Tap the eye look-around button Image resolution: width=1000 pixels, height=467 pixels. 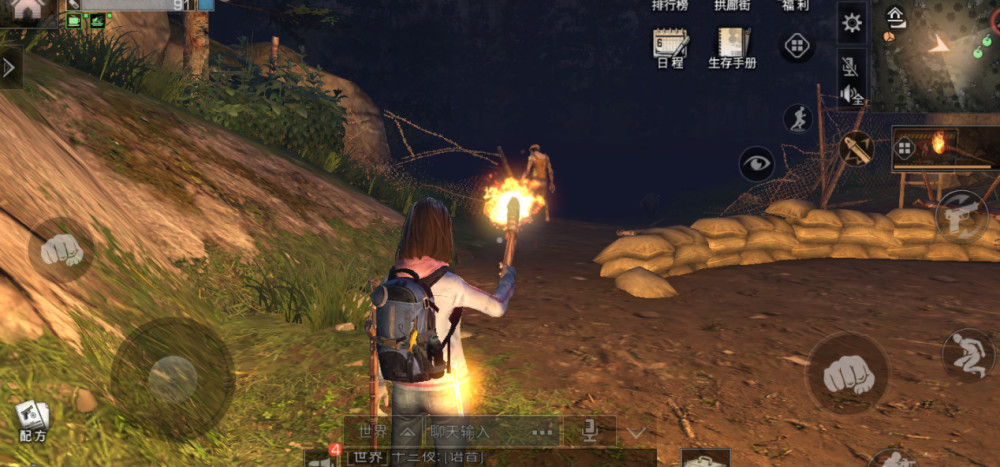[x=756, y=164]
